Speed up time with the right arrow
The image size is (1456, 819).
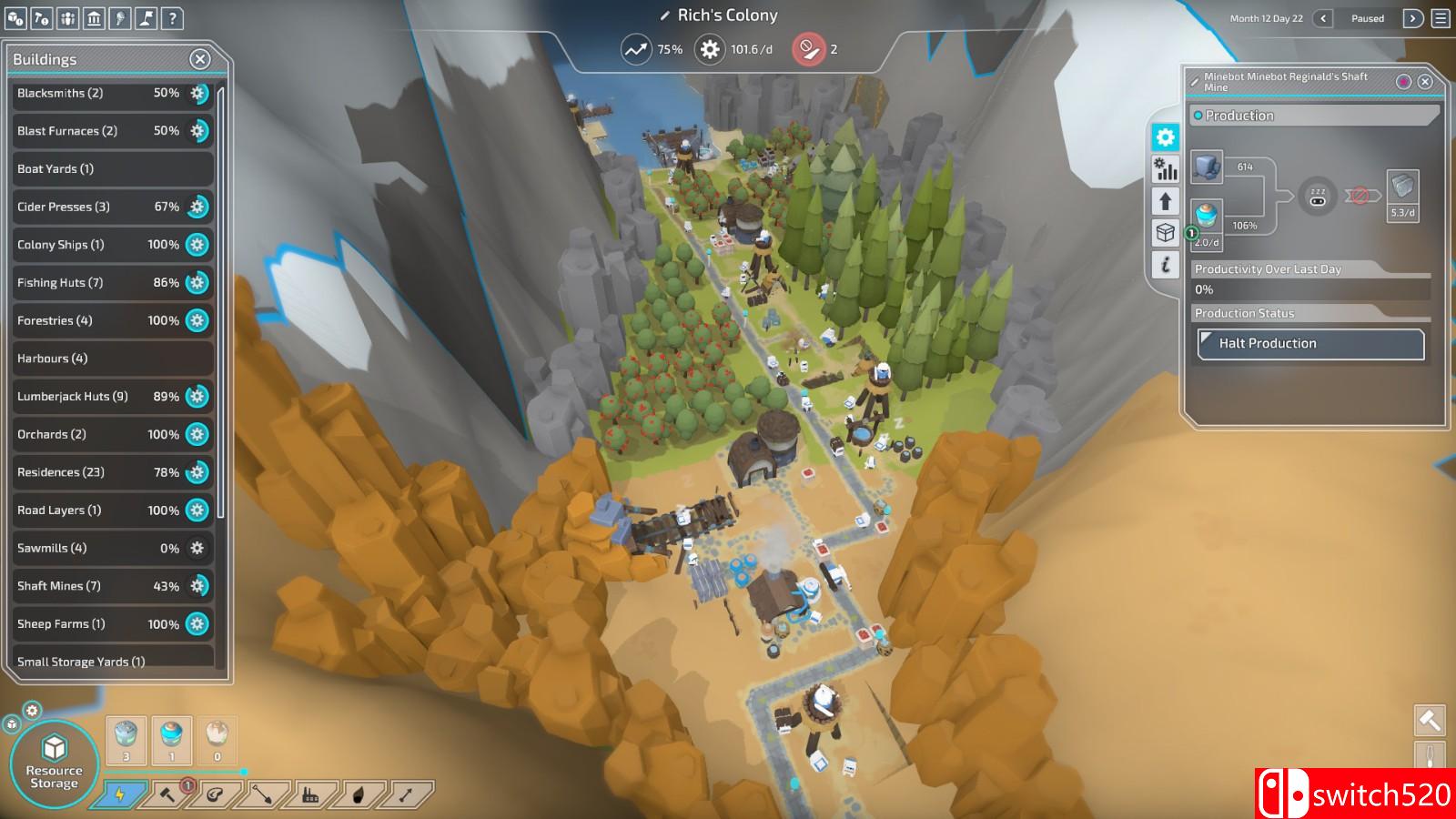click(x=1412, y=18)
